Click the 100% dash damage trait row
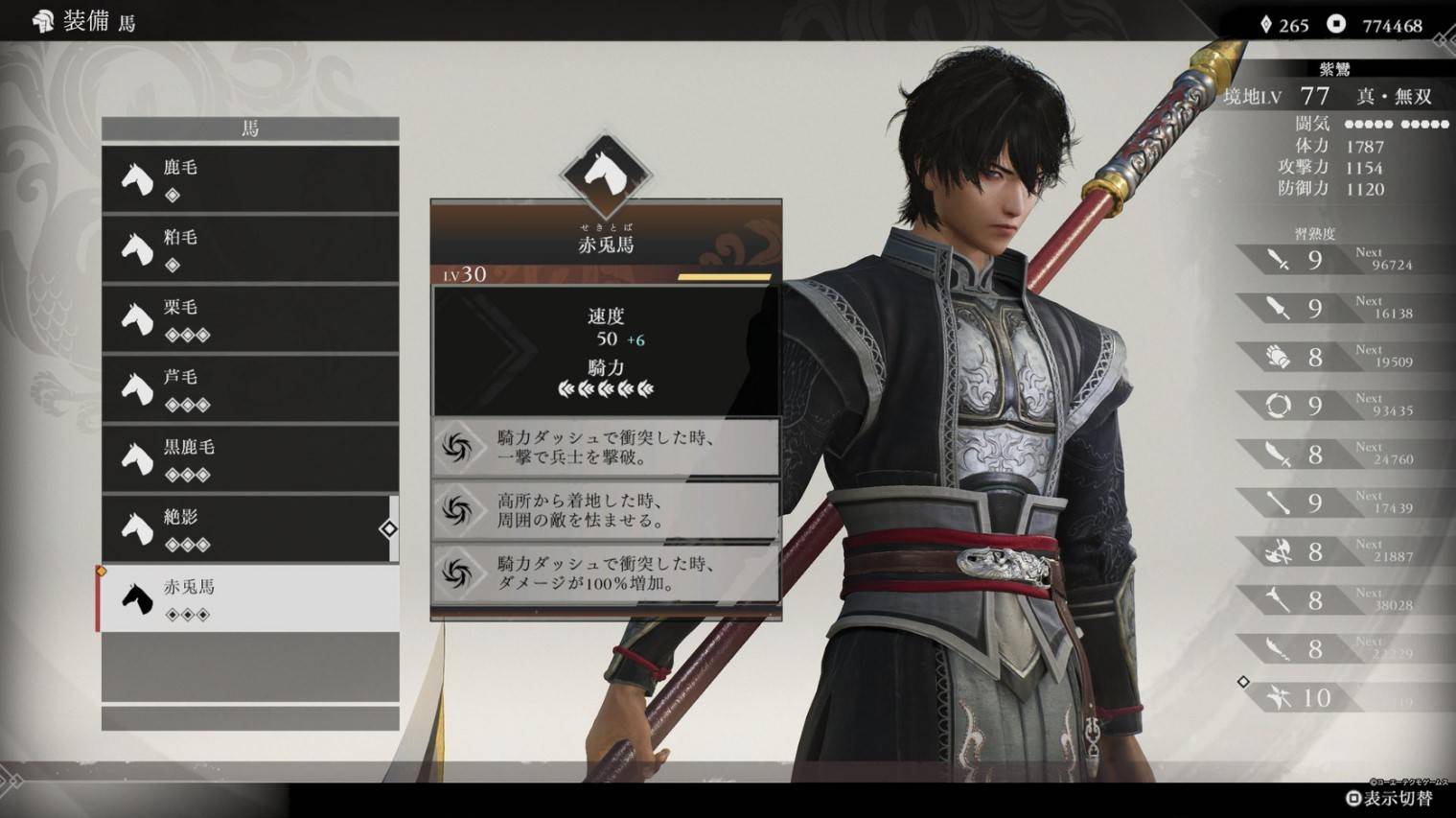The height and width of the screenshot is (818, 1456). point(606,573)
